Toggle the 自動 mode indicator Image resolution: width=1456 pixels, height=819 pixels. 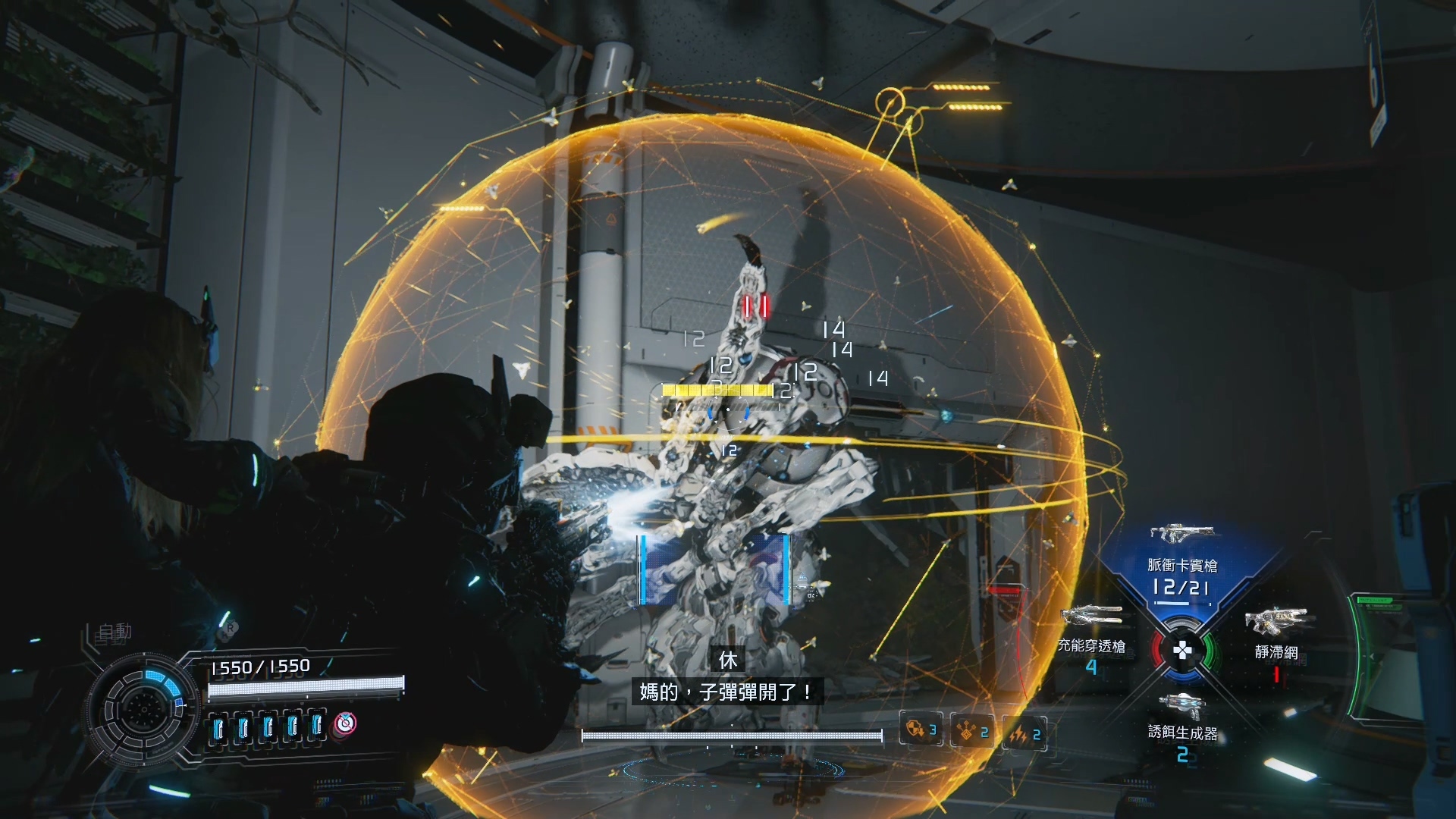(115, 631)
